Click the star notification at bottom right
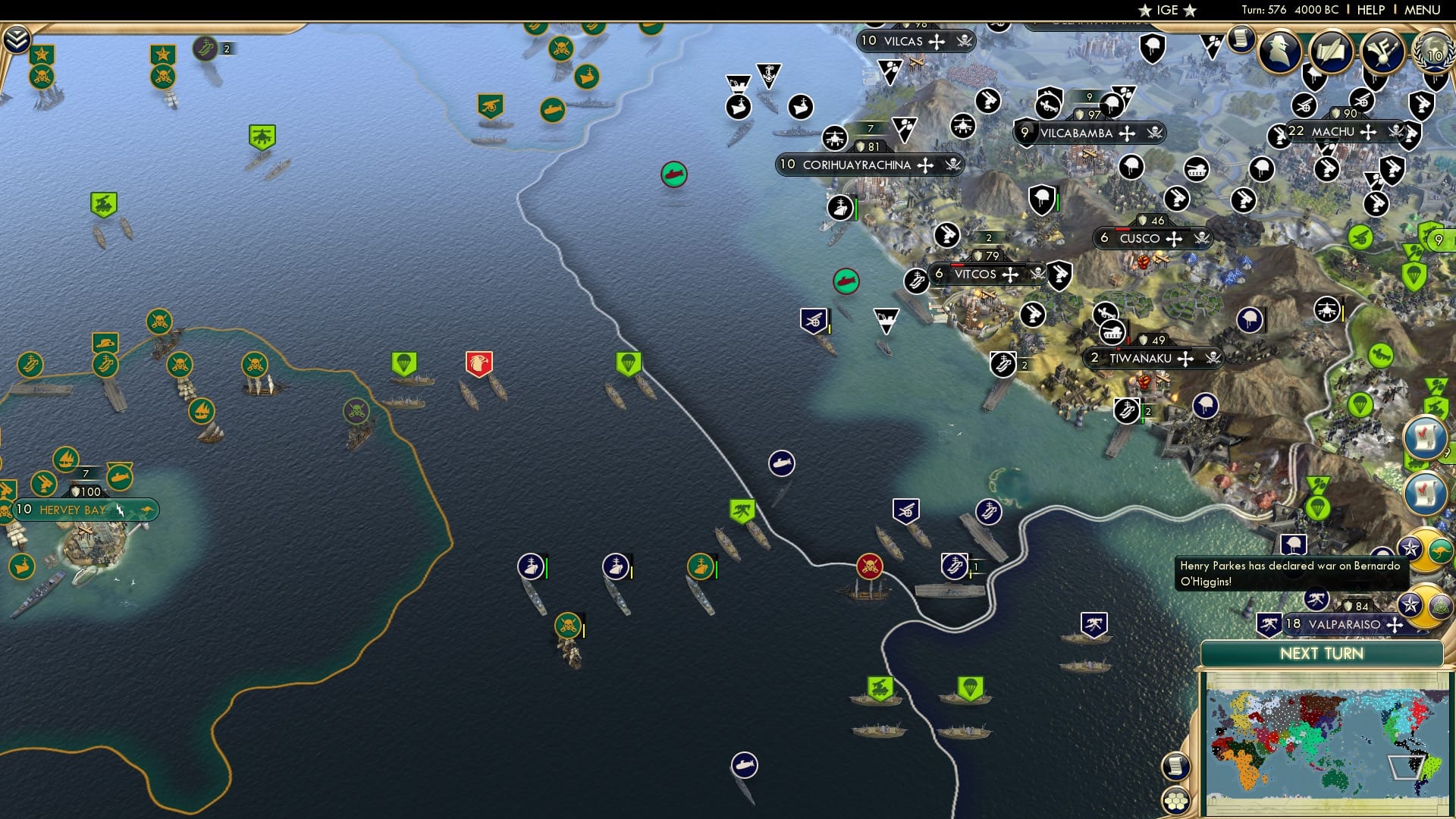 click(x=1410, y=604)
